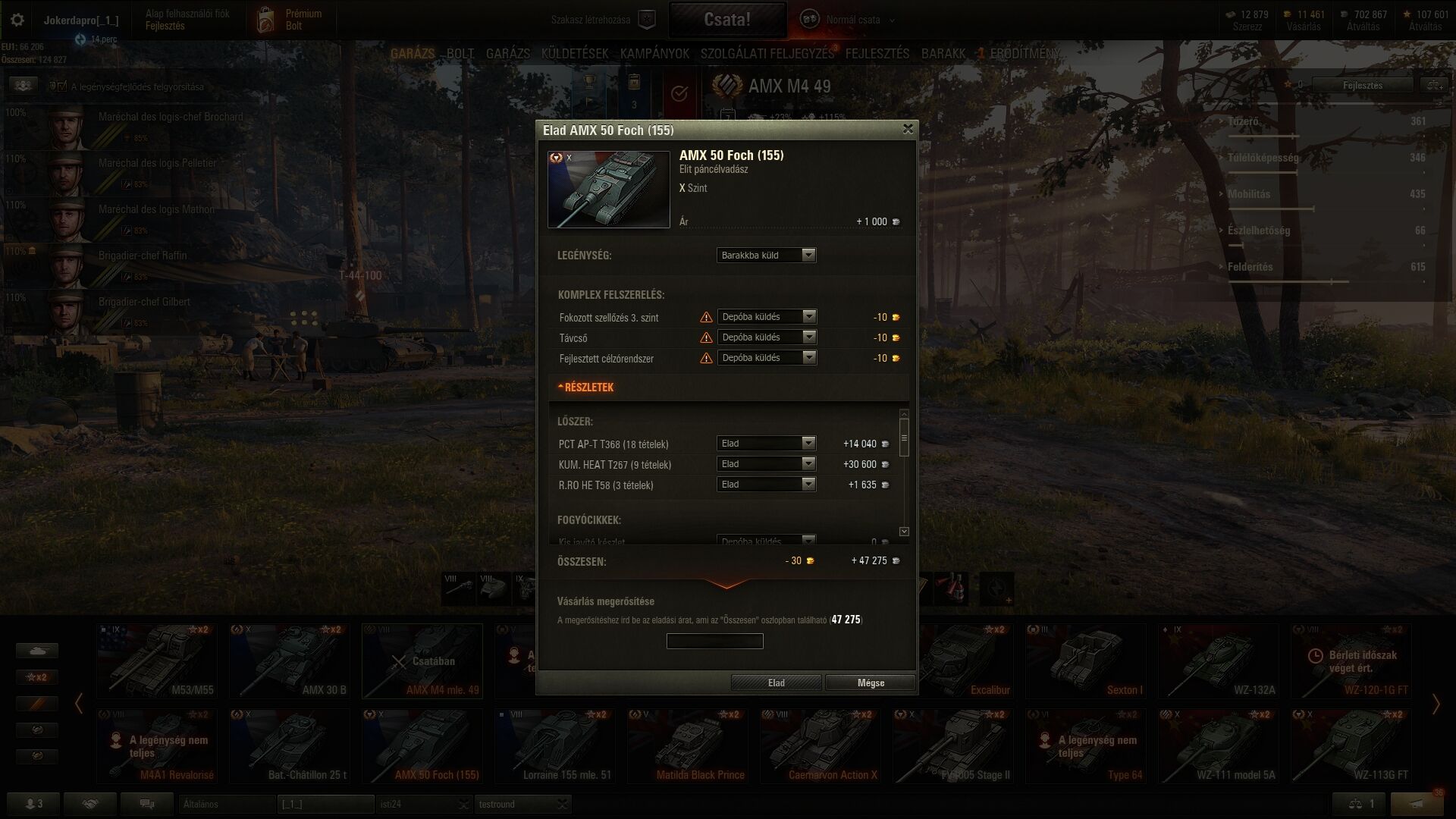Click the details list scroll-down arrow

click(904, 532)
